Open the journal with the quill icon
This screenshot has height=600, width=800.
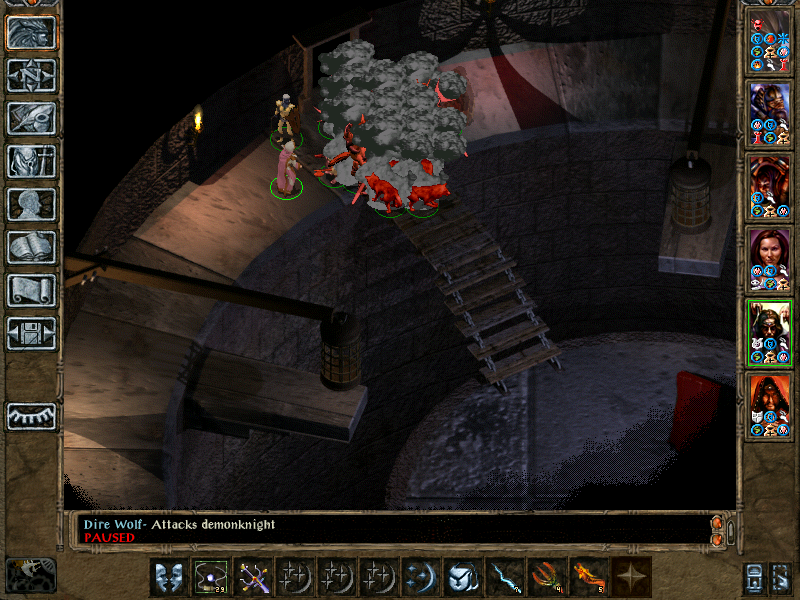point(32,118)
